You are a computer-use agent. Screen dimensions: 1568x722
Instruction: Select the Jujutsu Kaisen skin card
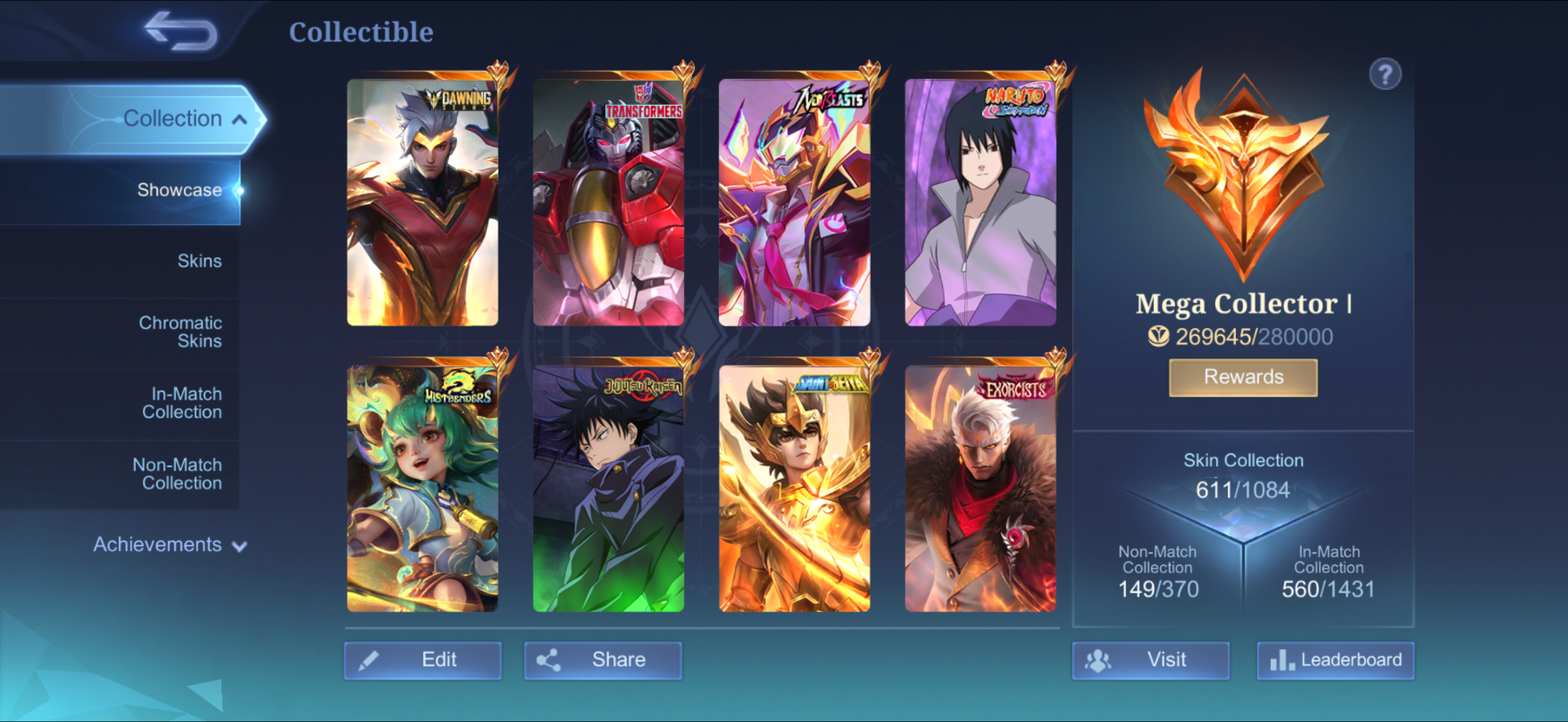click(x=608, y=488)
